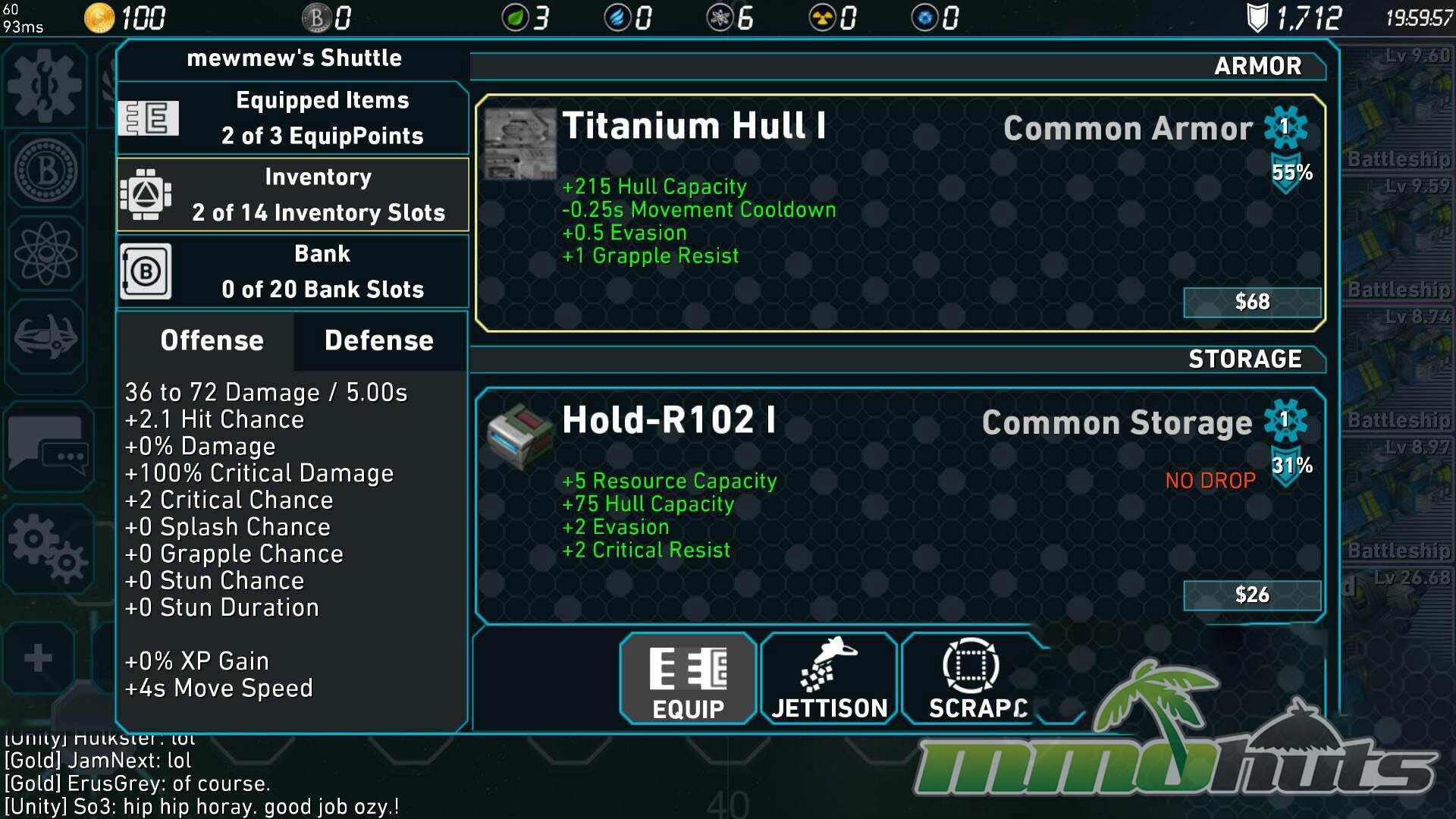Switch to the Defense stats tab
This screenshot has height=819, width=1456.
tap(379, 340)
